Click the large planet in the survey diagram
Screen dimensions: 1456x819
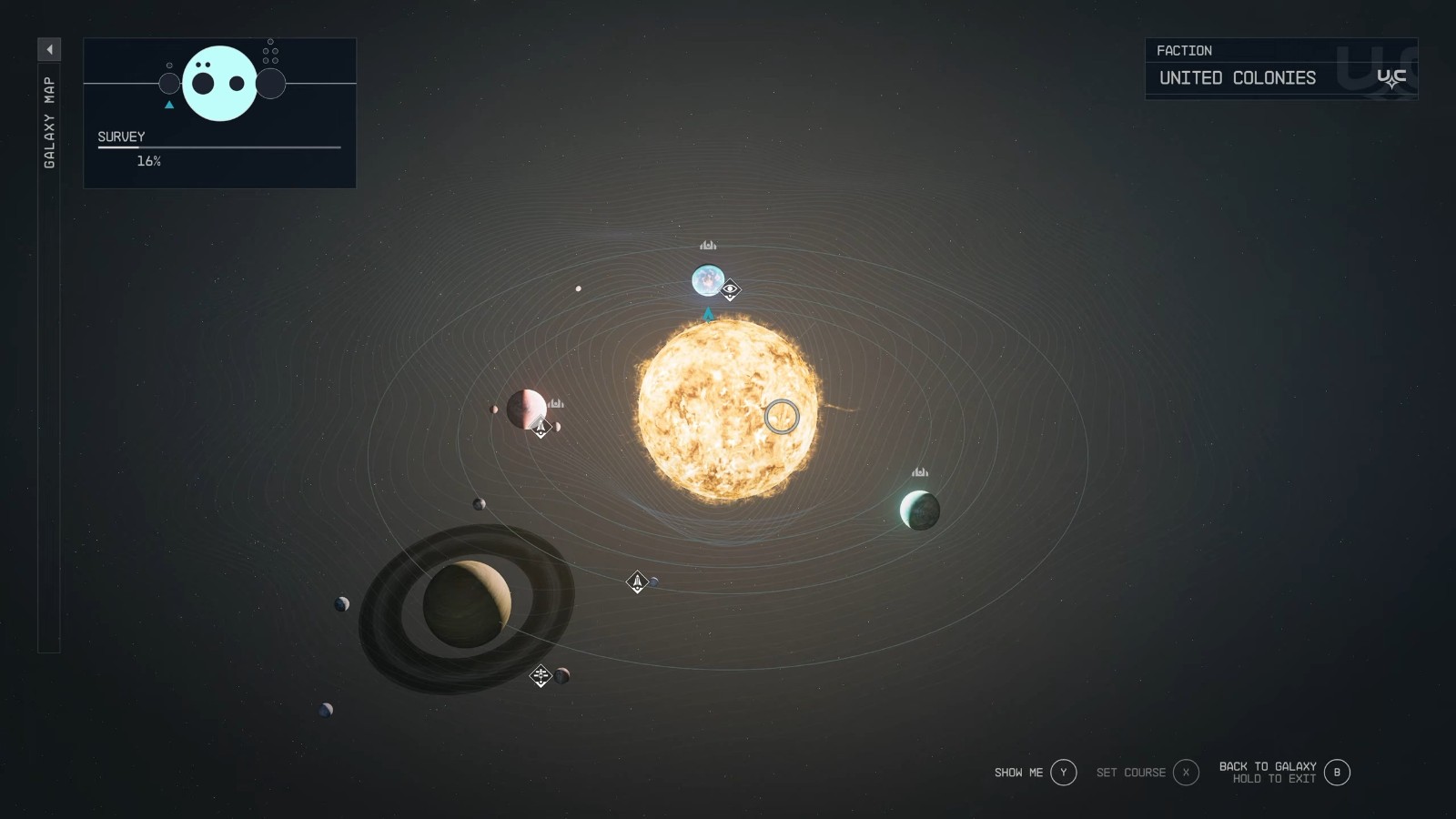[219, 82]
